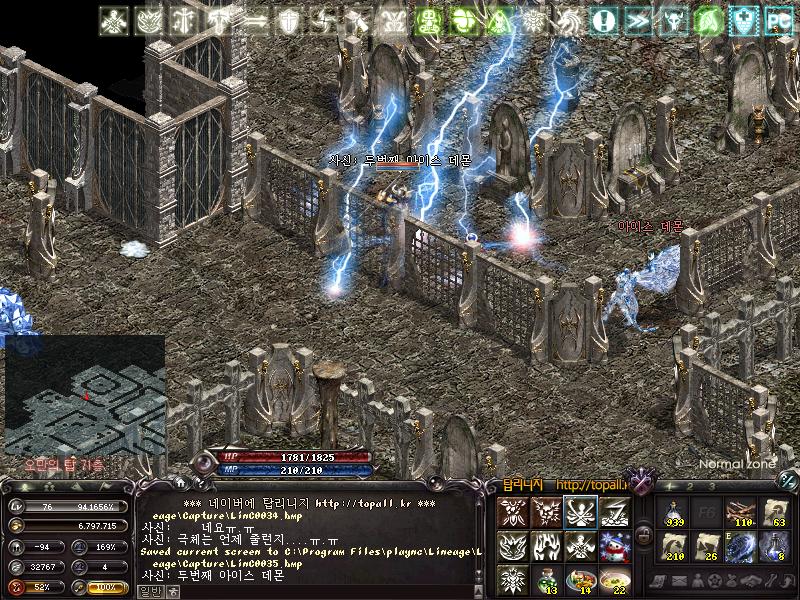Select the equipped blue crystal item
Image resolution: width=800 pixels, height=600 pixels.
pyautogui.click(x=740, y=546)
